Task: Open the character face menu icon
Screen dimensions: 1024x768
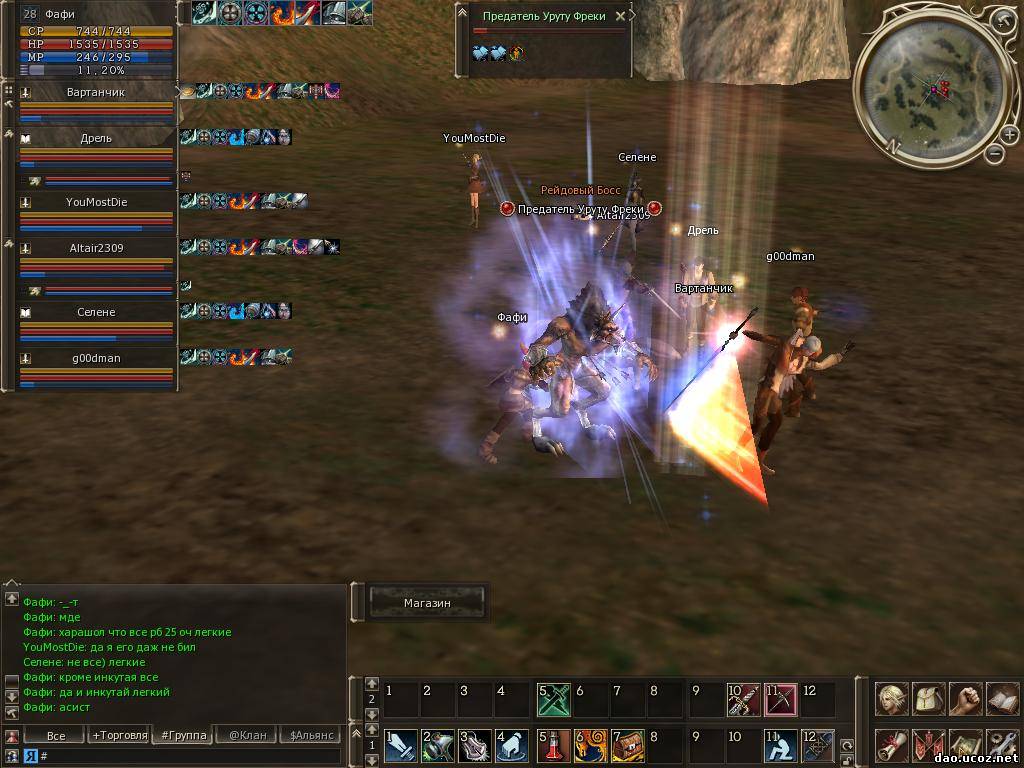Action: (x=892, y=699)
